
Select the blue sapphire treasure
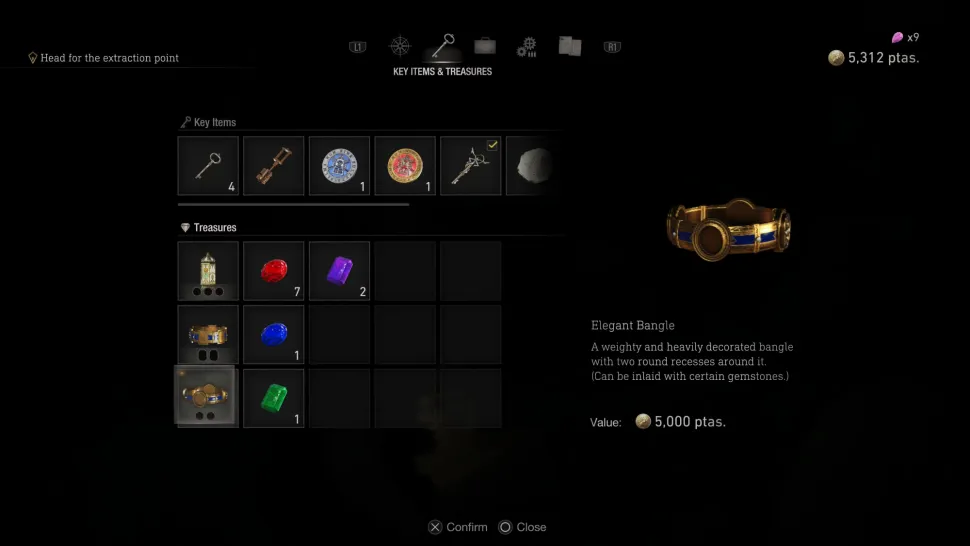pyautogui.click(x=274, y=335)
